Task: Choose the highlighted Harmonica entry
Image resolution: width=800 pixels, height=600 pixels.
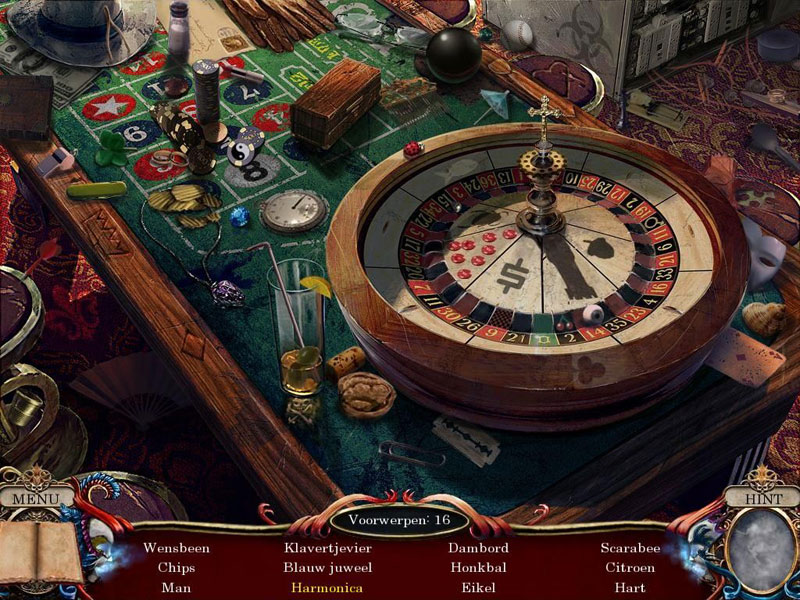Action: (x=327, y=588)
